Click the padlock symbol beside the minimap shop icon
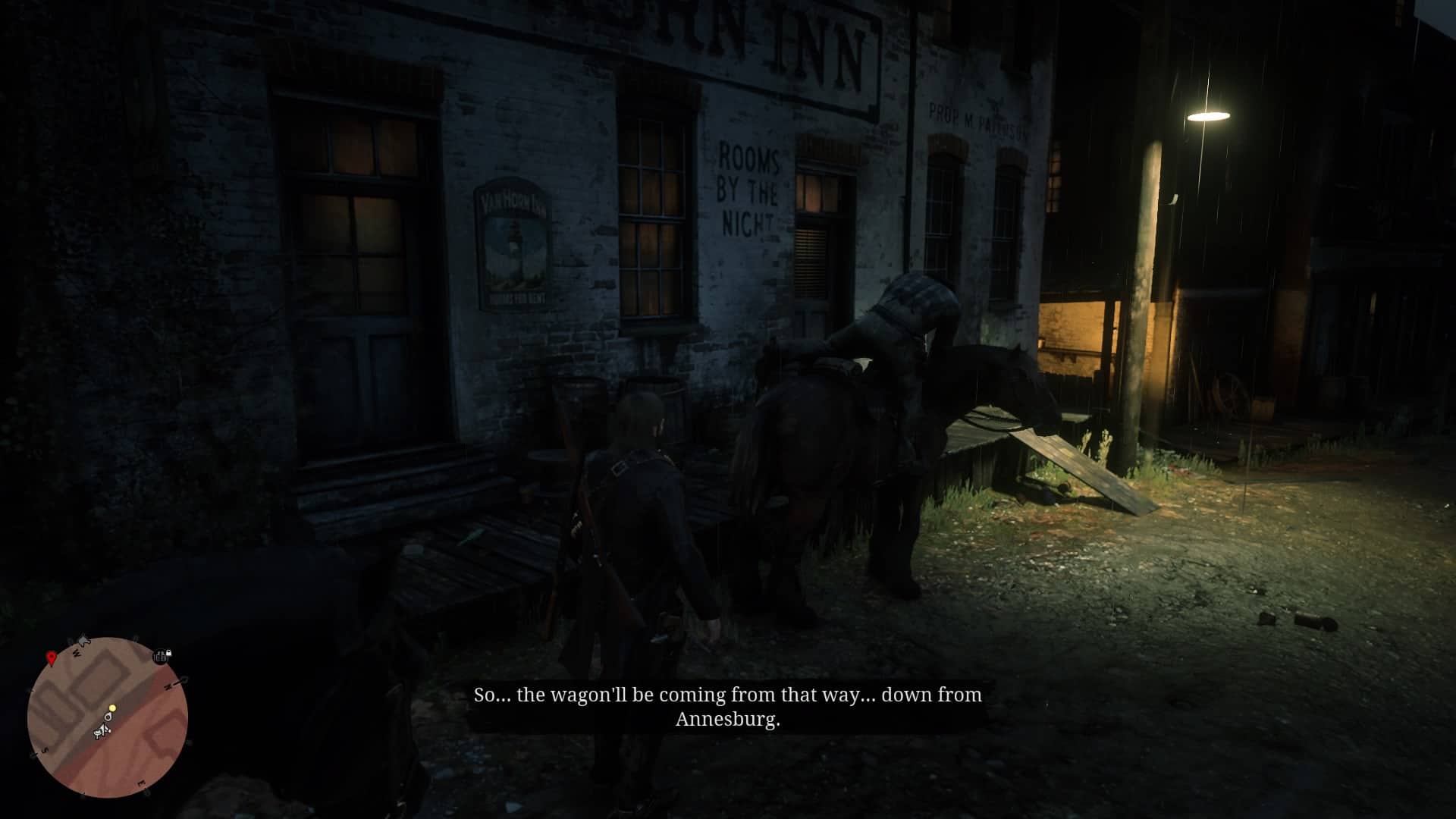1456x819 pixels. [x=169, y=654]
